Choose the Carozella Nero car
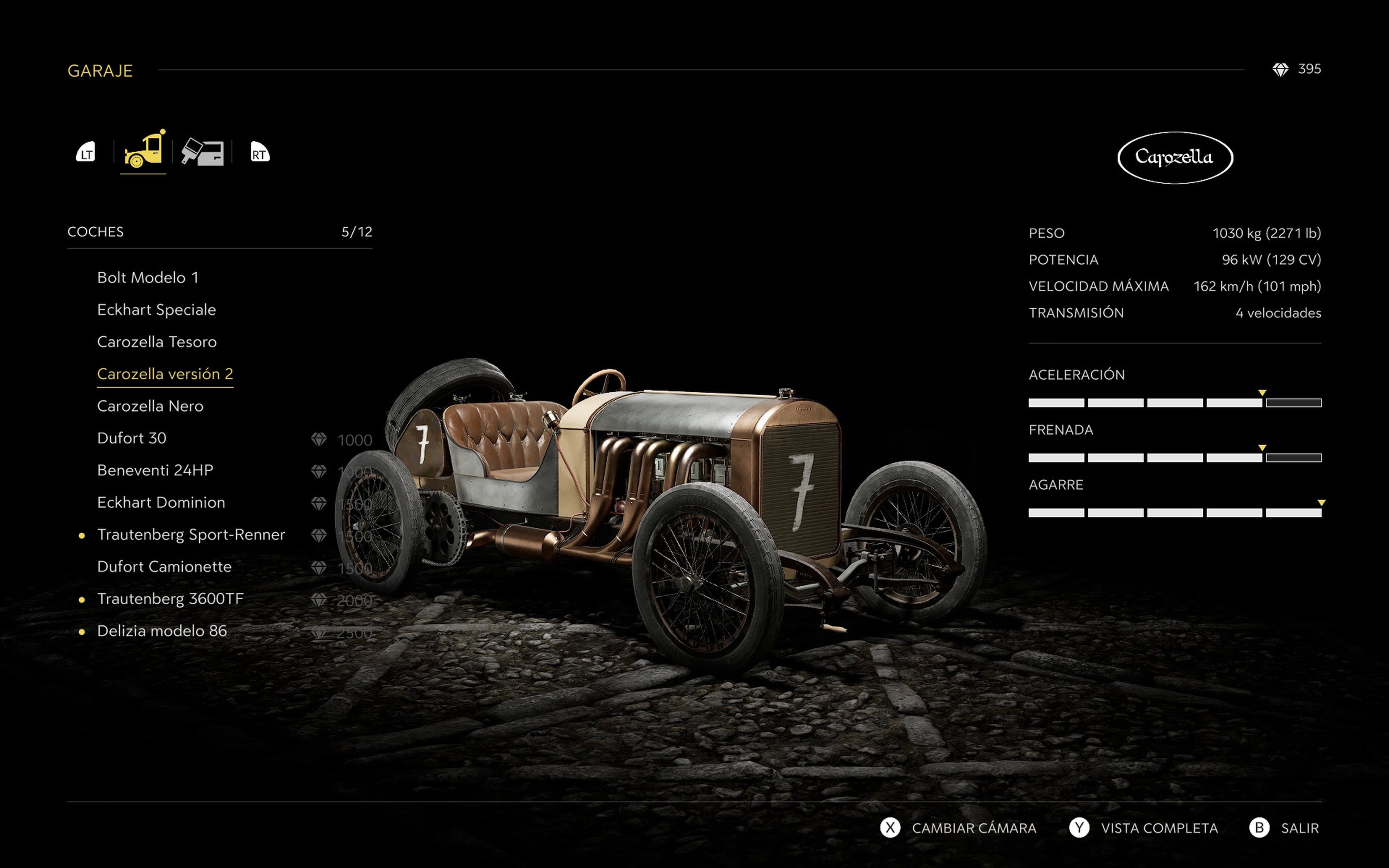The height and width of the screenshot is (868, 1389). [150, 407]
